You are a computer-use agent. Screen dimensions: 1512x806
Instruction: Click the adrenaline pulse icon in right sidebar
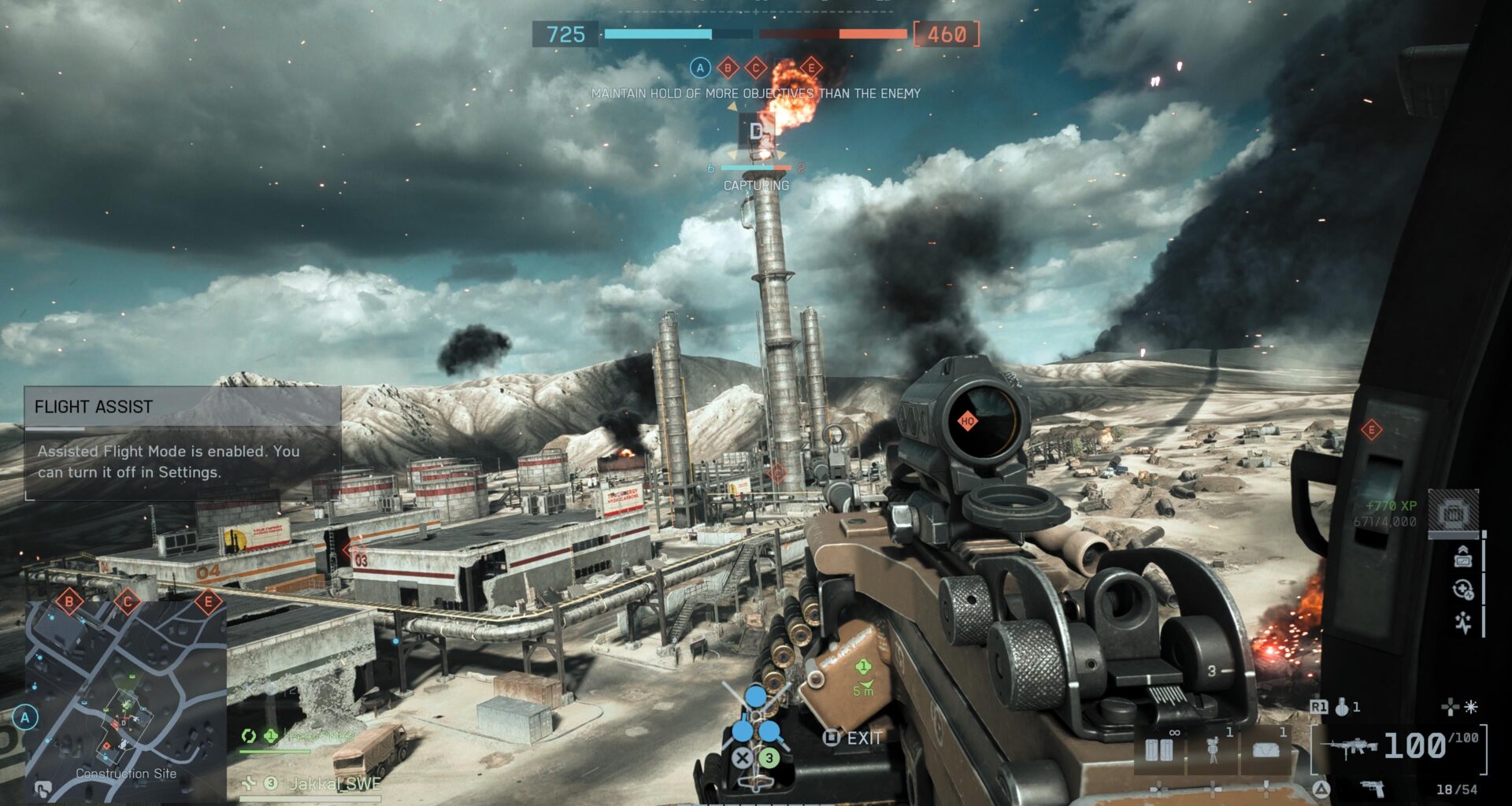(x=1463, y=622)
